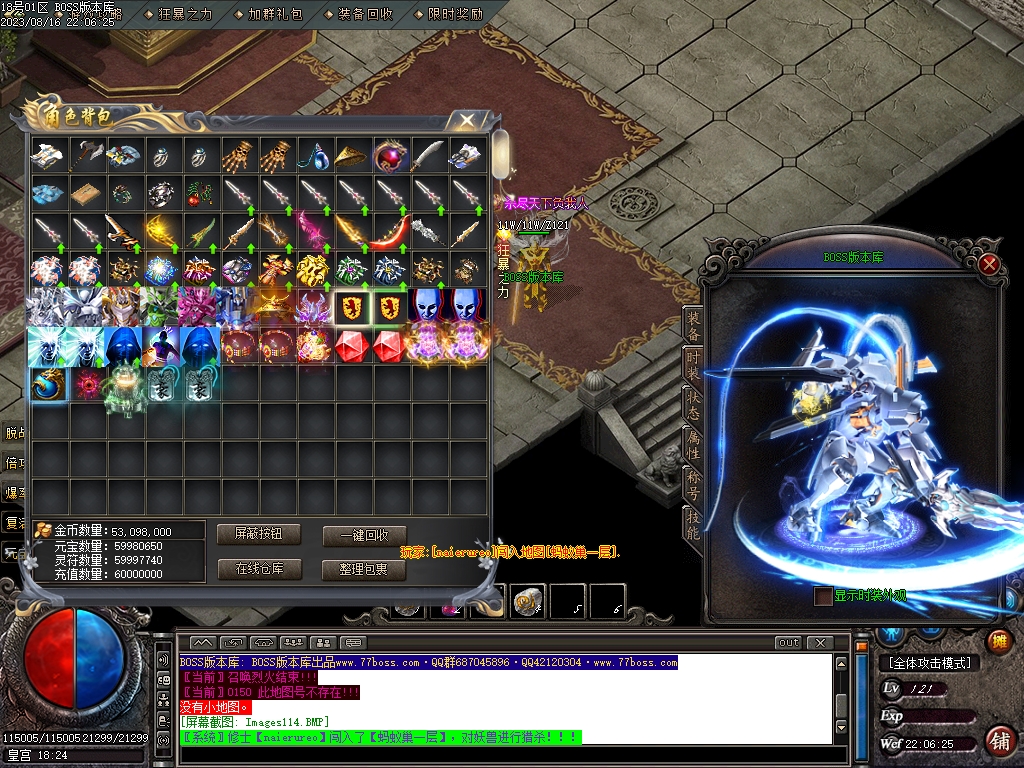
Task: Switch to the 技能 skills tab
Action: pyautogui.click(x=693, y=521)
